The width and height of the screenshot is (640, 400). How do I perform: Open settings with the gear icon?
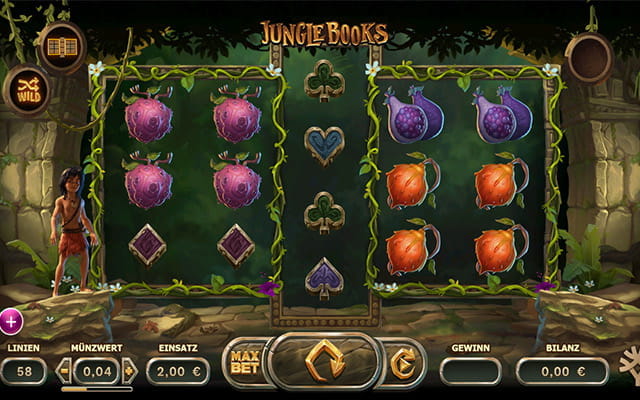click(x=631, y=362)
